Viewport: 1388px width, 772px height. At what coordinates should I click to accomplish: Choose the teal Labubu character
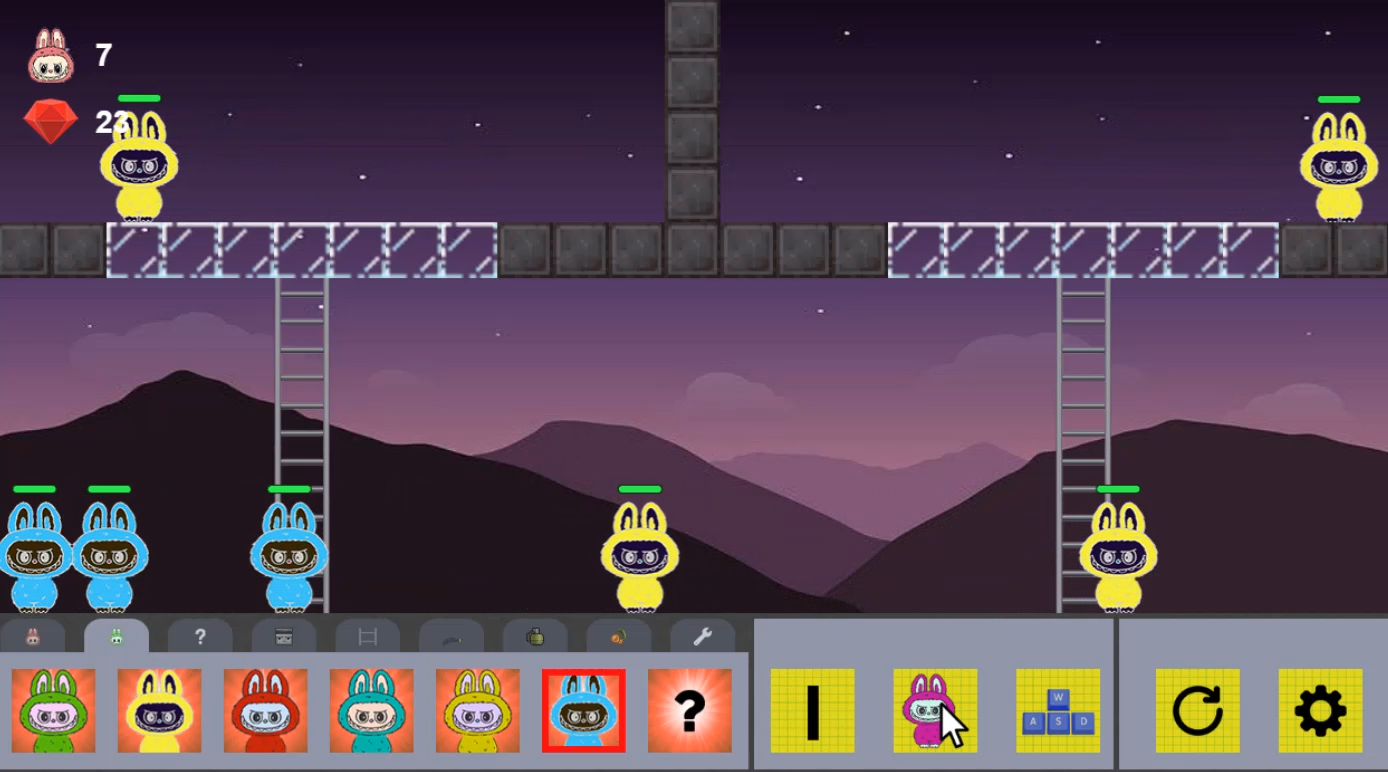point(371,712)
